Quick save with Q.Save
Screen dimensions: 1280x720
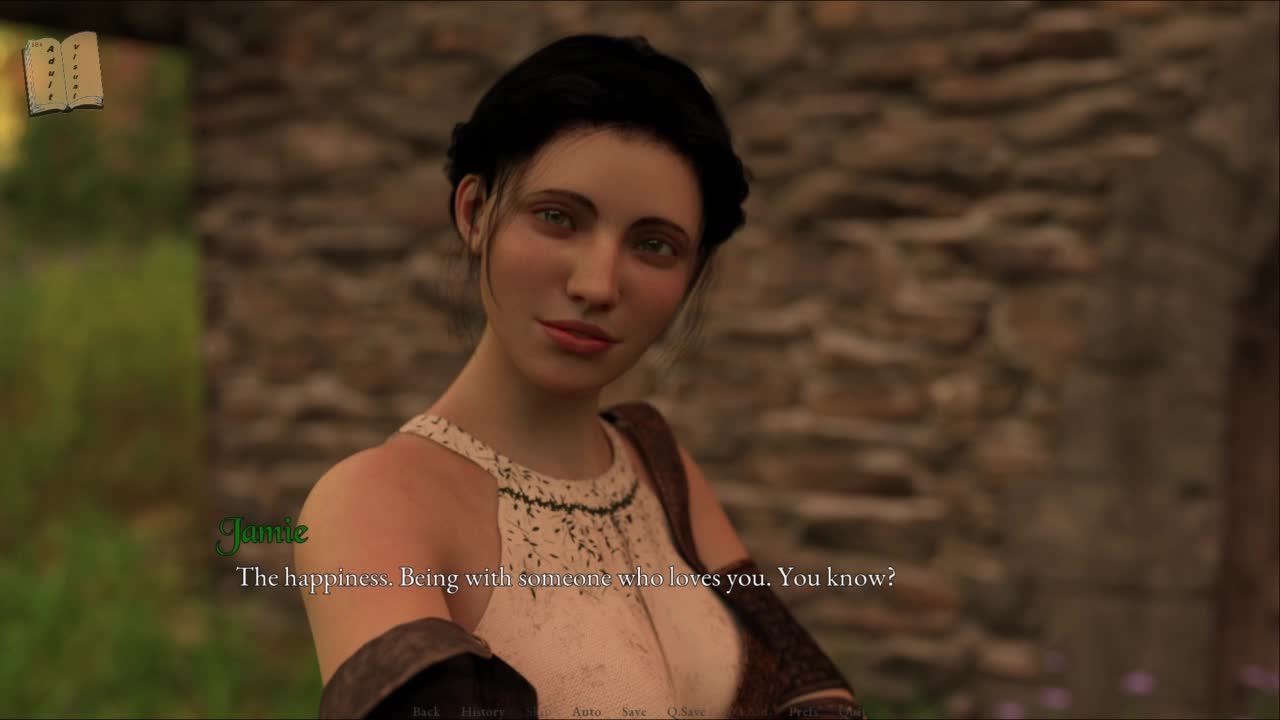(x=688, y=712)
